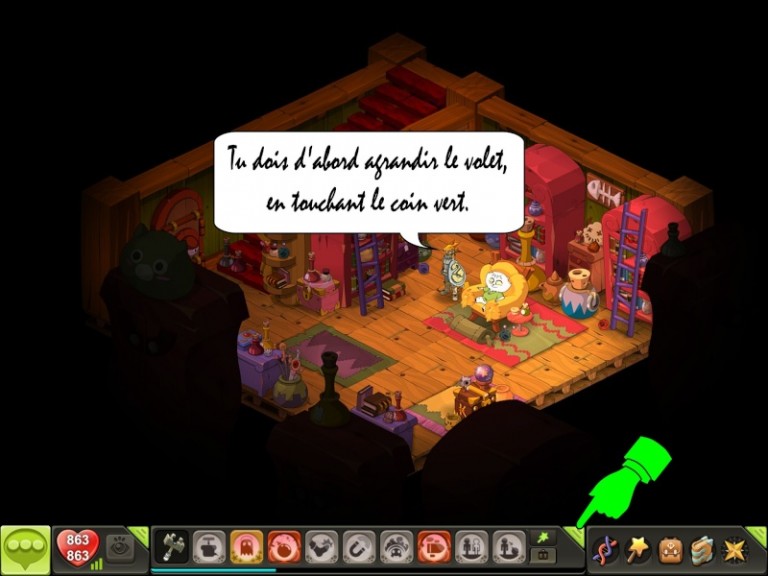The width and height of the screenshot is (768, 576).
Task: Switch to the green star shortcut tab
Action: tap(543, 538)
